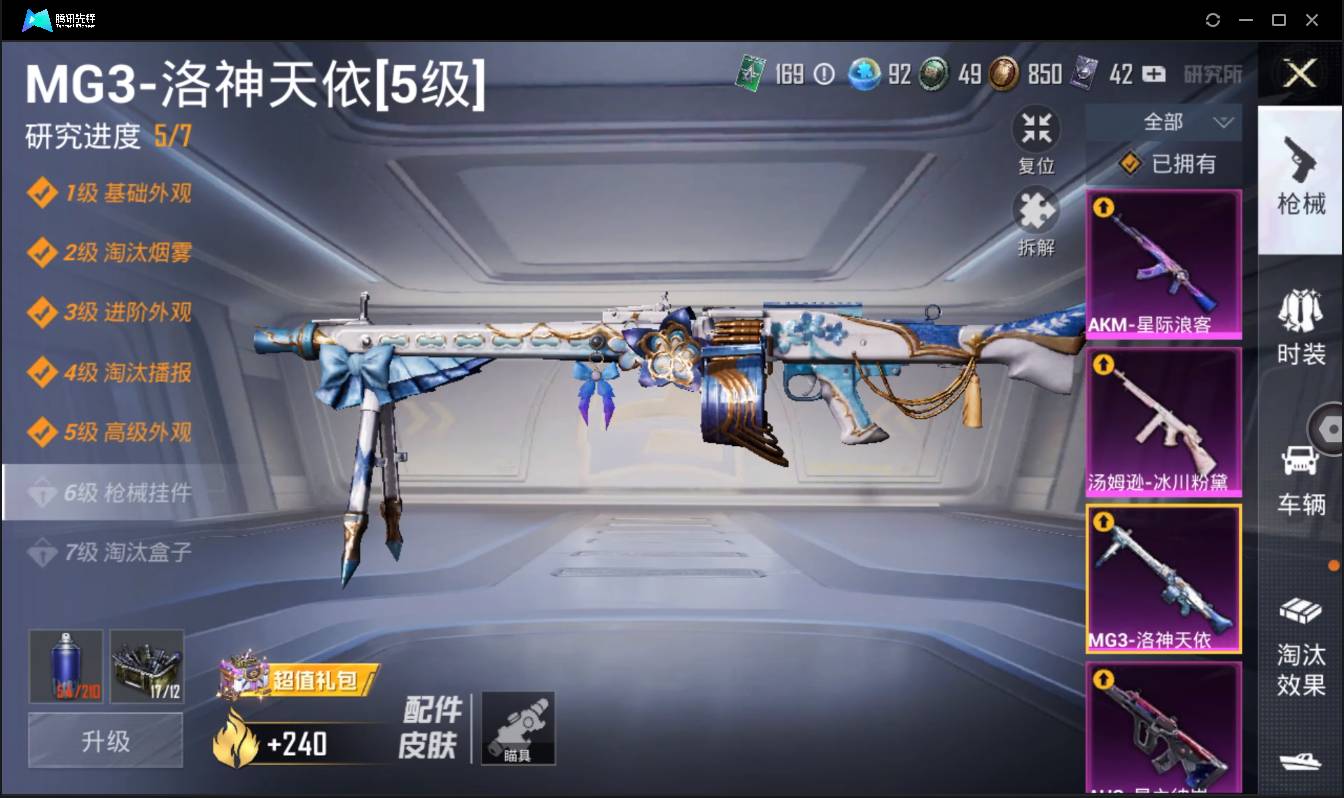Open the ammo crate material icon
The height and width of the screenshot is (798, 1344).
(x=146, y=666)
